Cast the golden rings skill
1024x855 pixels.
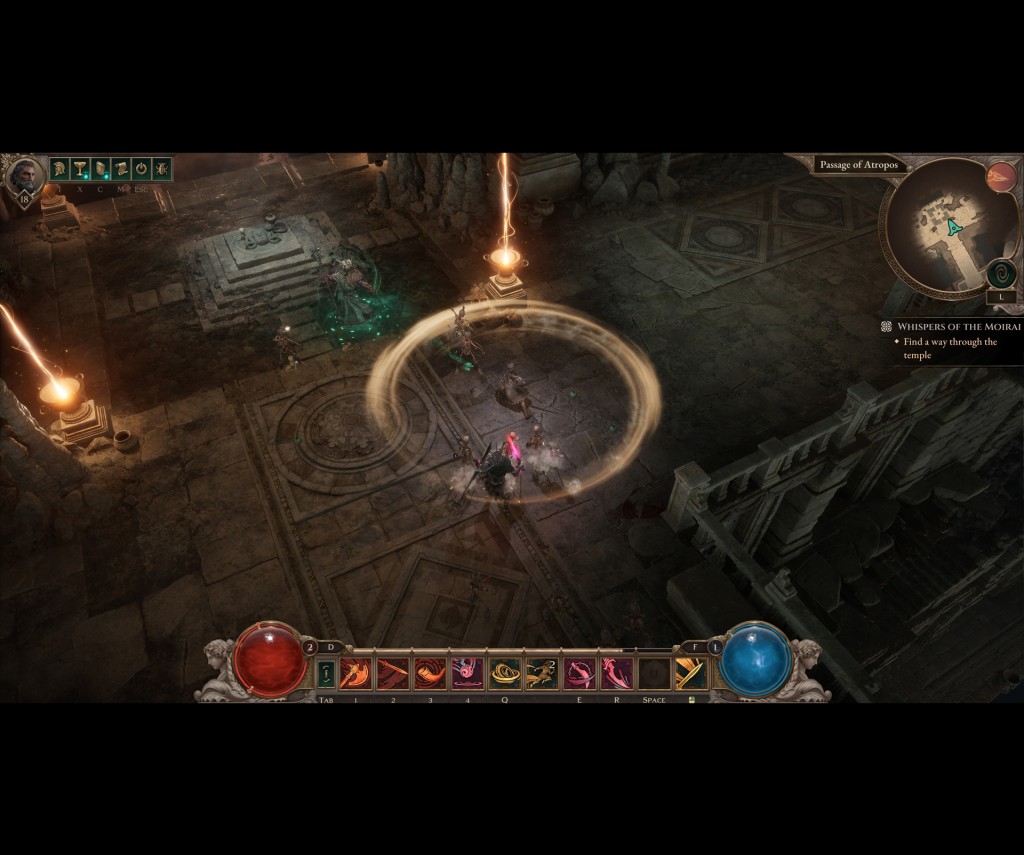click(x=504, y=674)
